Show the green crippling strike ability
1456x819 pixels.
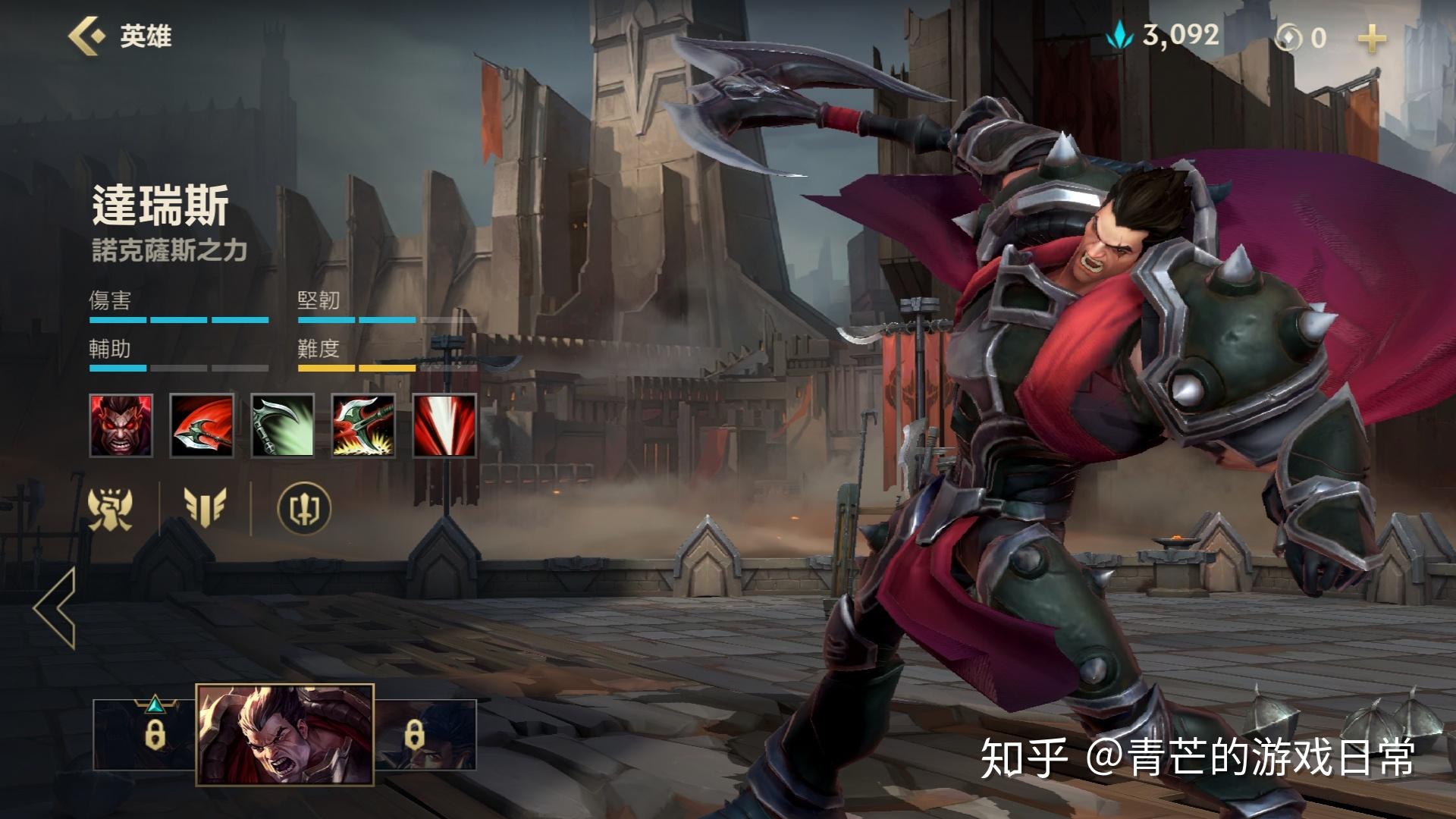(x=283, y=425)
